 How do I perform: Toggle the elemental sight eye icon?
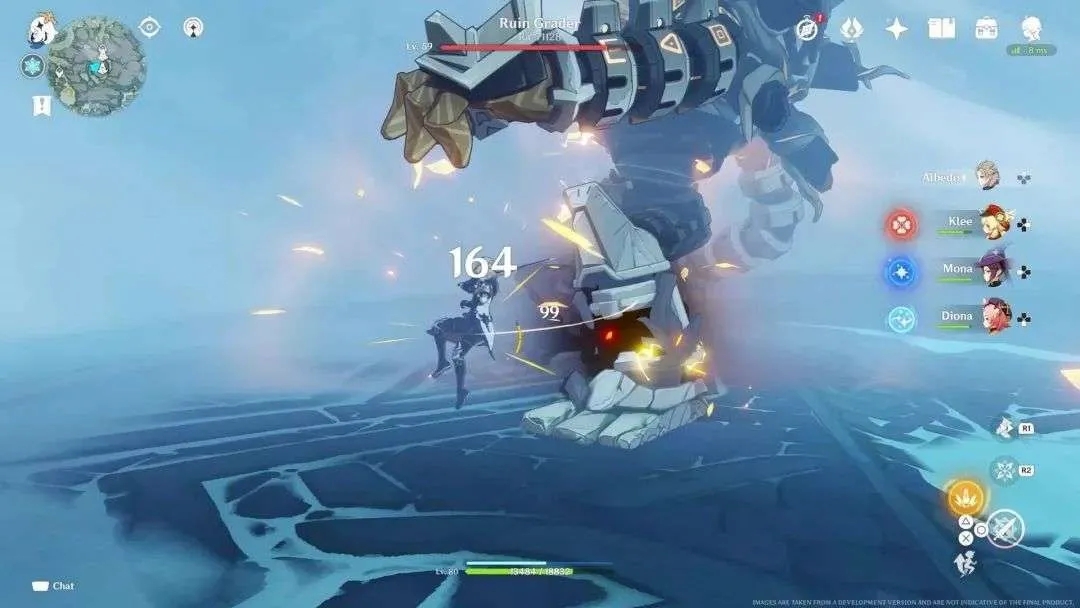pos(150,27)
